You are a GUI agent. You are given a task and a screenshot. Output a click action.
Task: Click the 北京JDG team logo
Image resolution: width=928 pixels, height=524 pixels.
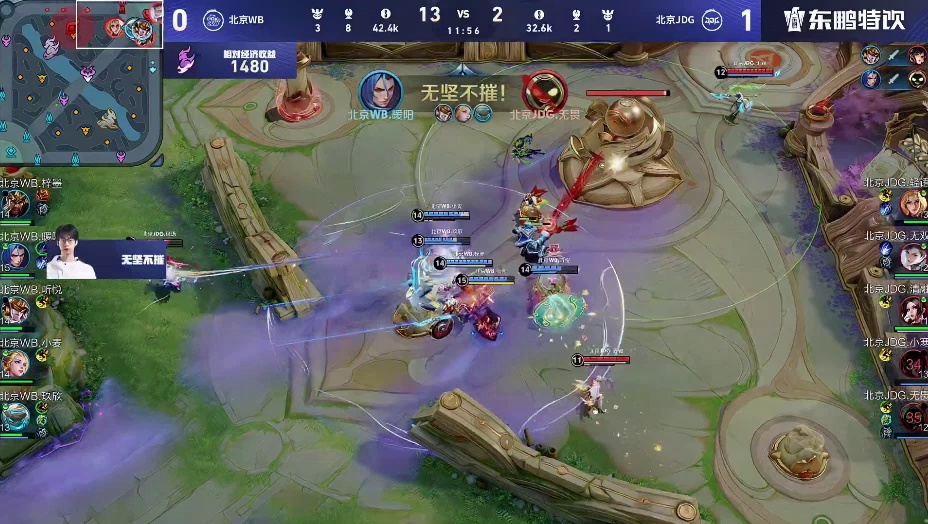pyautogui.click(x=712, y=20)
